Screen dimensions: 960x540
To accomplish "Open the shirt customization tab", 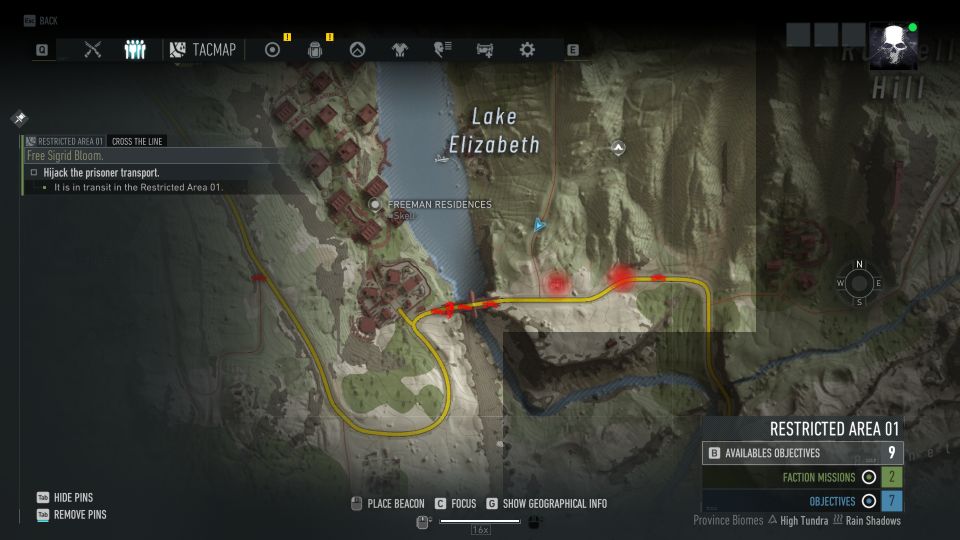I will (400, 49).
